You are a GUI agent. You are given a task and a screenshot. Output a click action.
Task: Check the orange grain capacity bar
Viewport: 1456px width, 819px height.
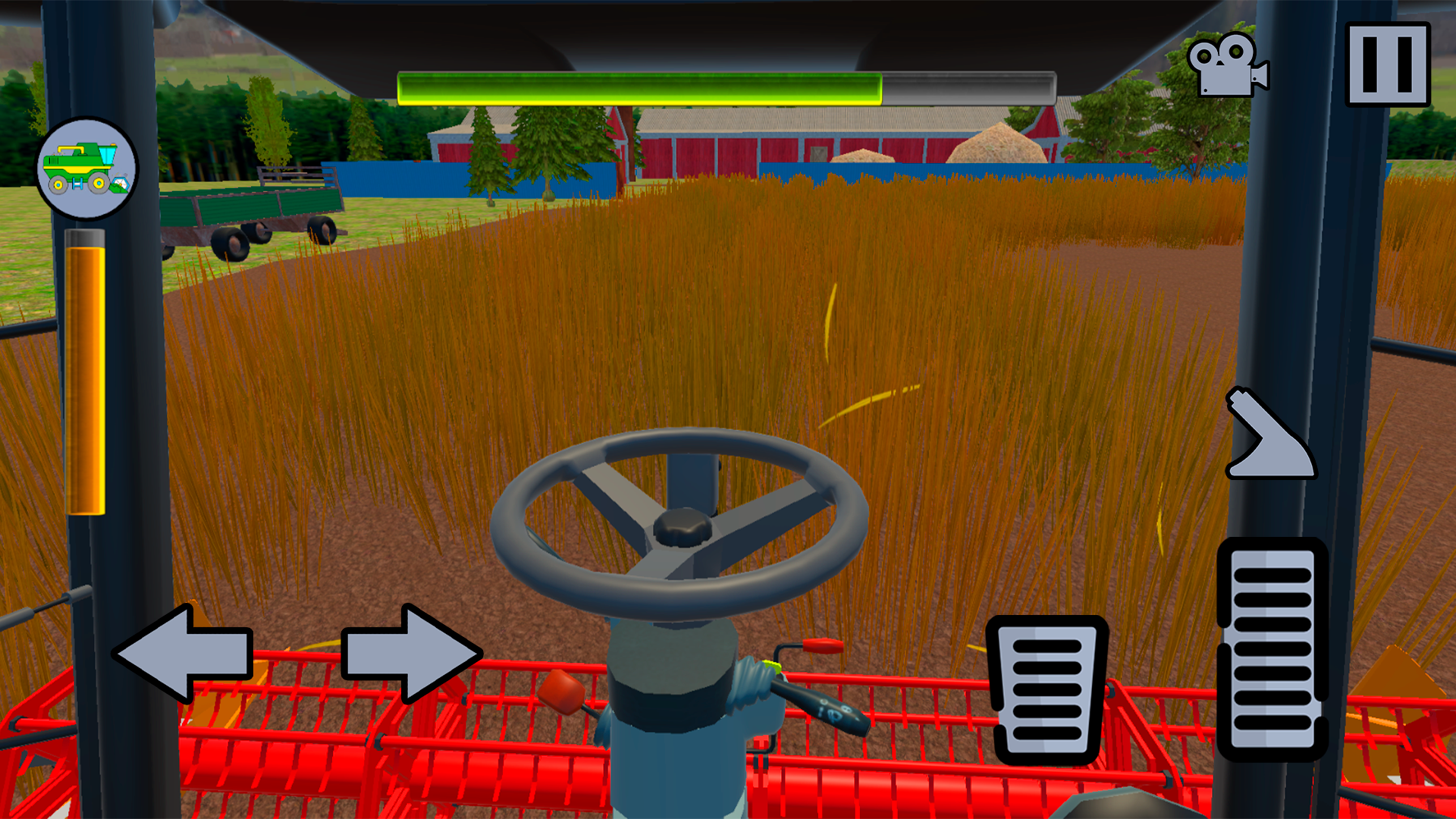click(x=86, y=372)
